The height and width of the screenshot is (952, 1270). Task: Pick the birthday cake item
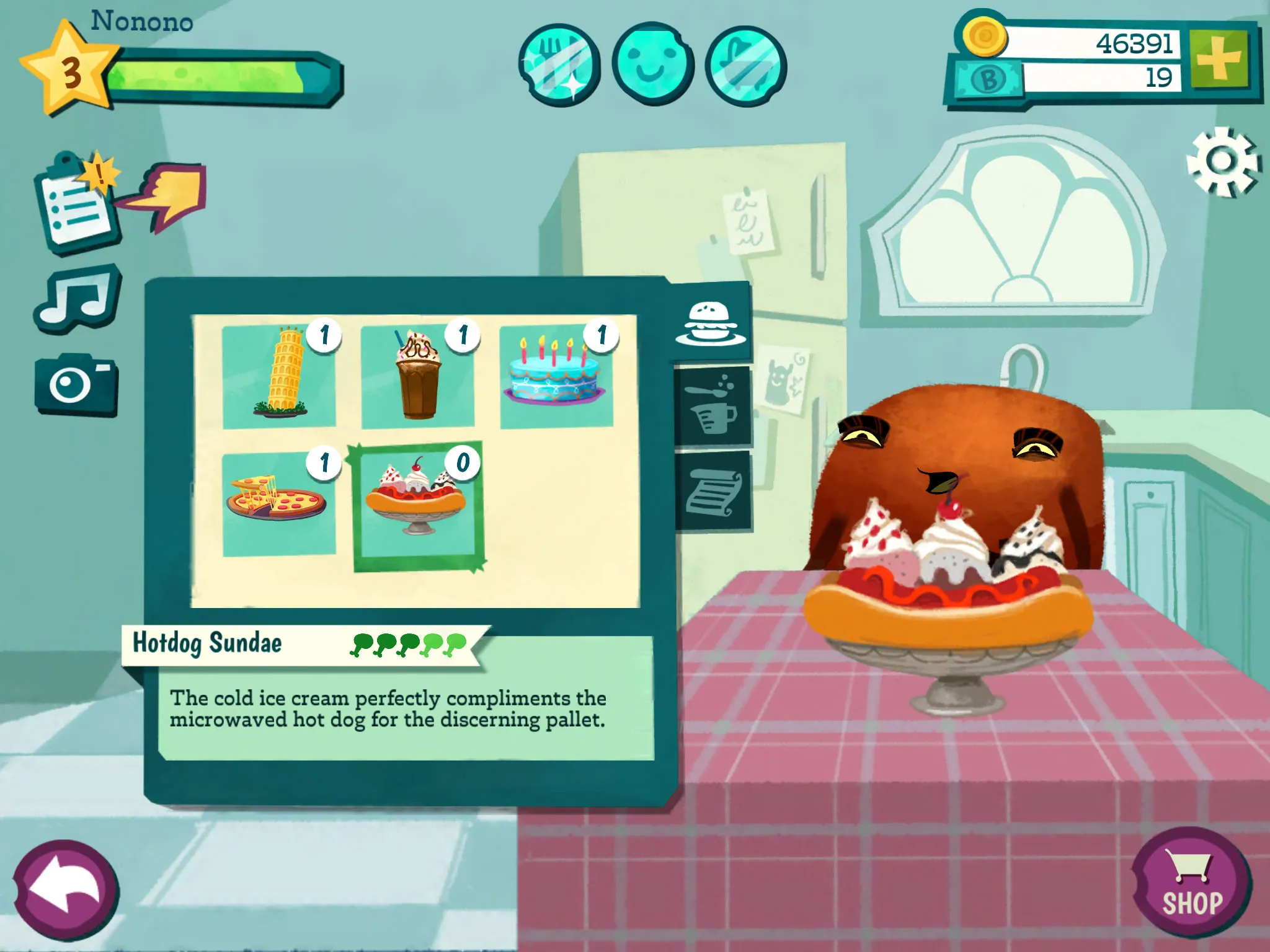(x=556, y=376)
